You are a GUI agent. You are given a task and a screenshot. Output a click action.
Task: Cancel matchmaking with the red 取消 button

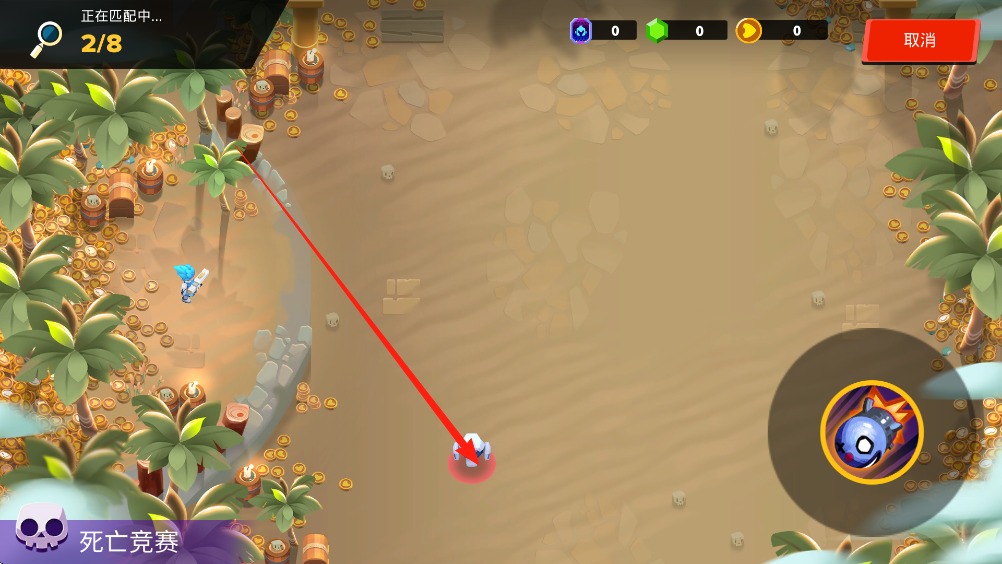(920, 40)
